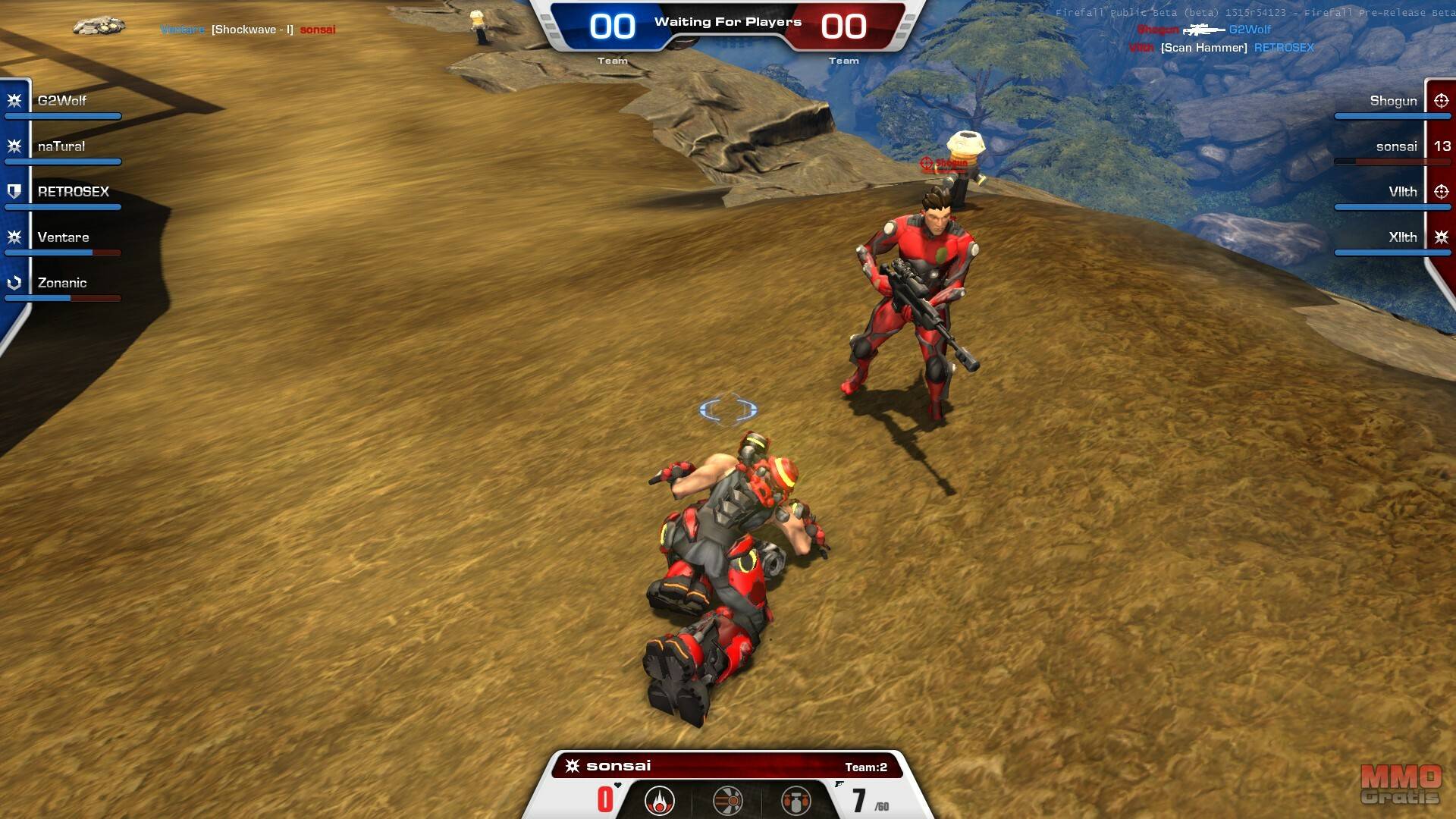Screen dimensions: 1456x819
Task: Activate the canister bomb ability icon
Action: 795,800
